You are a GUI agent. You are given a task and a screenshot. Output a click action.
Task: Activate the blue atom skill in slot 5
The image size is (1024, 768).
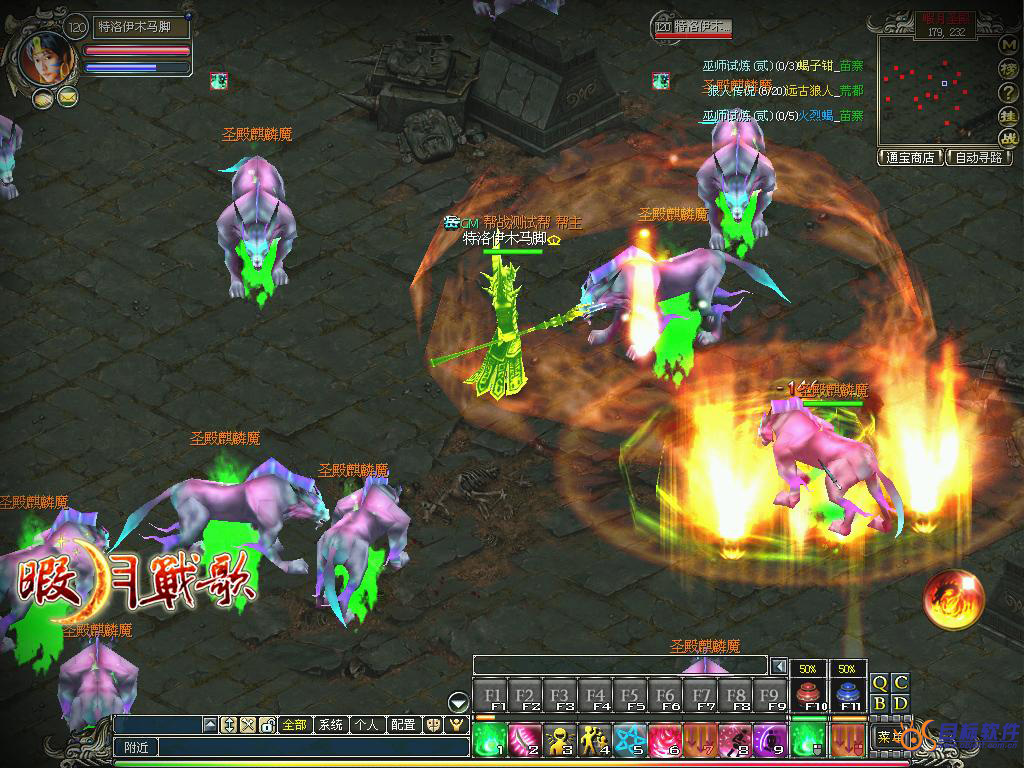point(630,740)
